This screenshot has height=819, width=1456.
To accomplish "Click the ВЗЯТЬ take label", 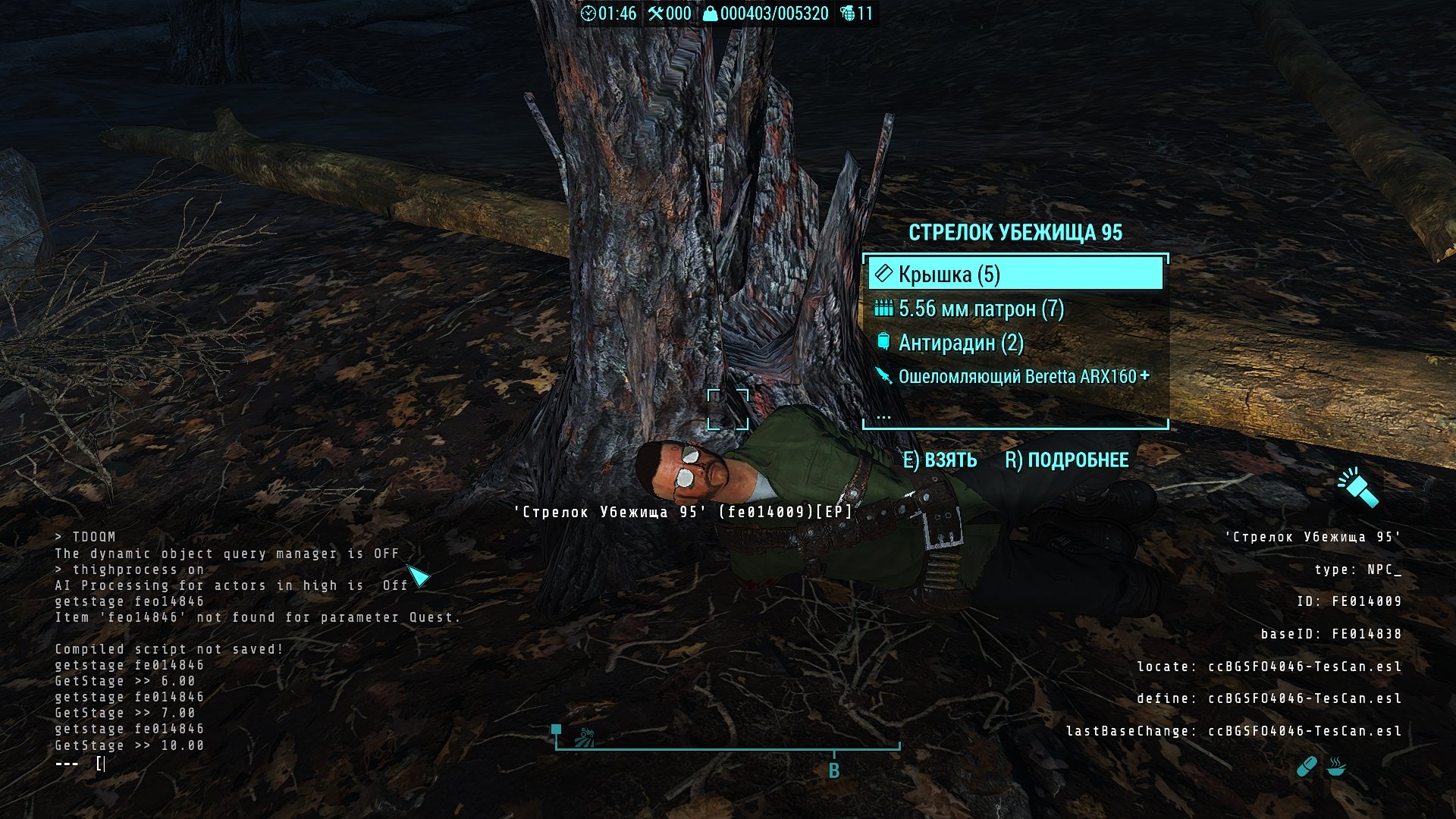I will pos(940,460).
